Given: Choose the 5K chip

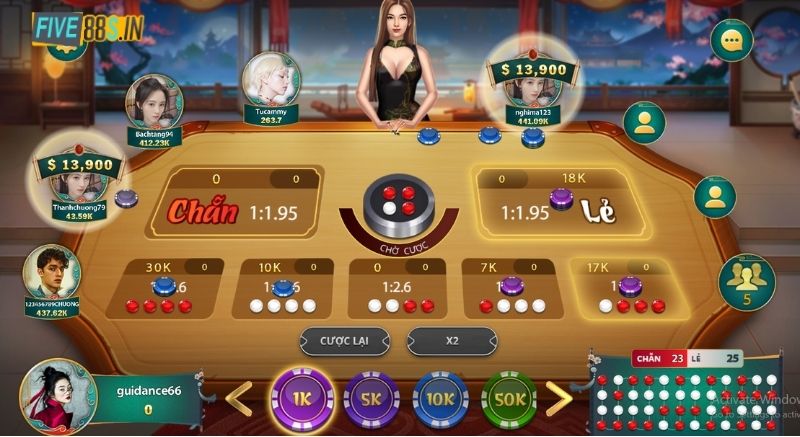Looking at the screenshot, I should pos(370,399).
